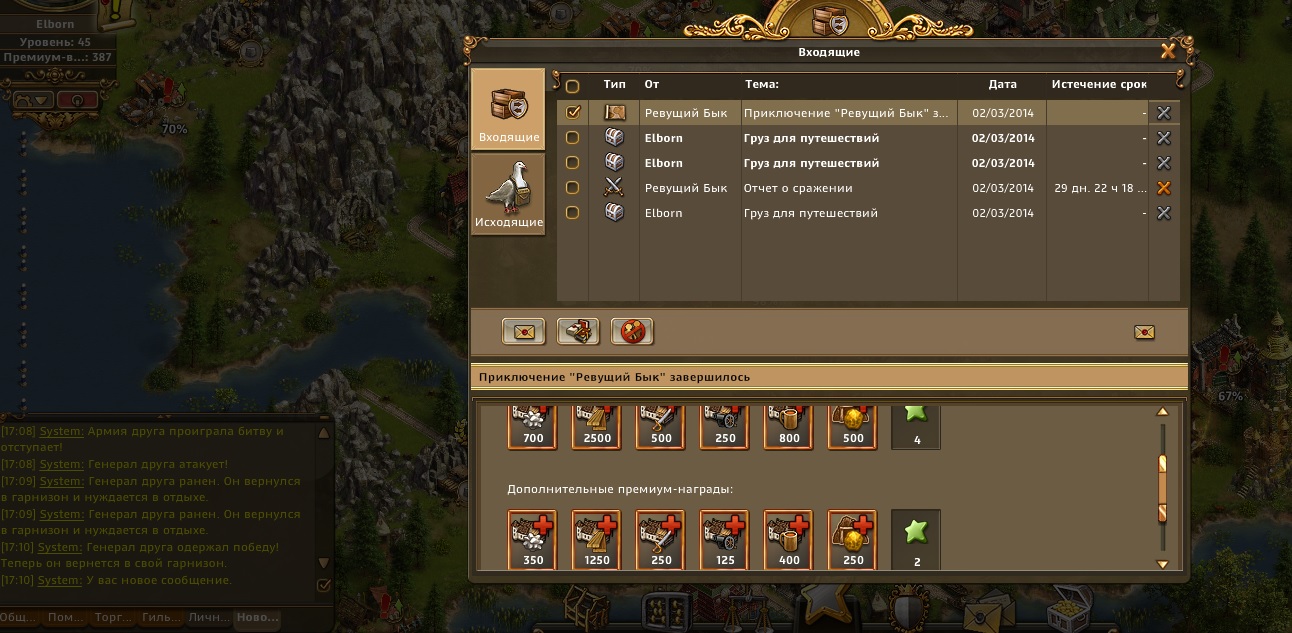Switch to the Исходящие outbox tab
This screenshot has height=633, width=1292.
coord(508,194)
